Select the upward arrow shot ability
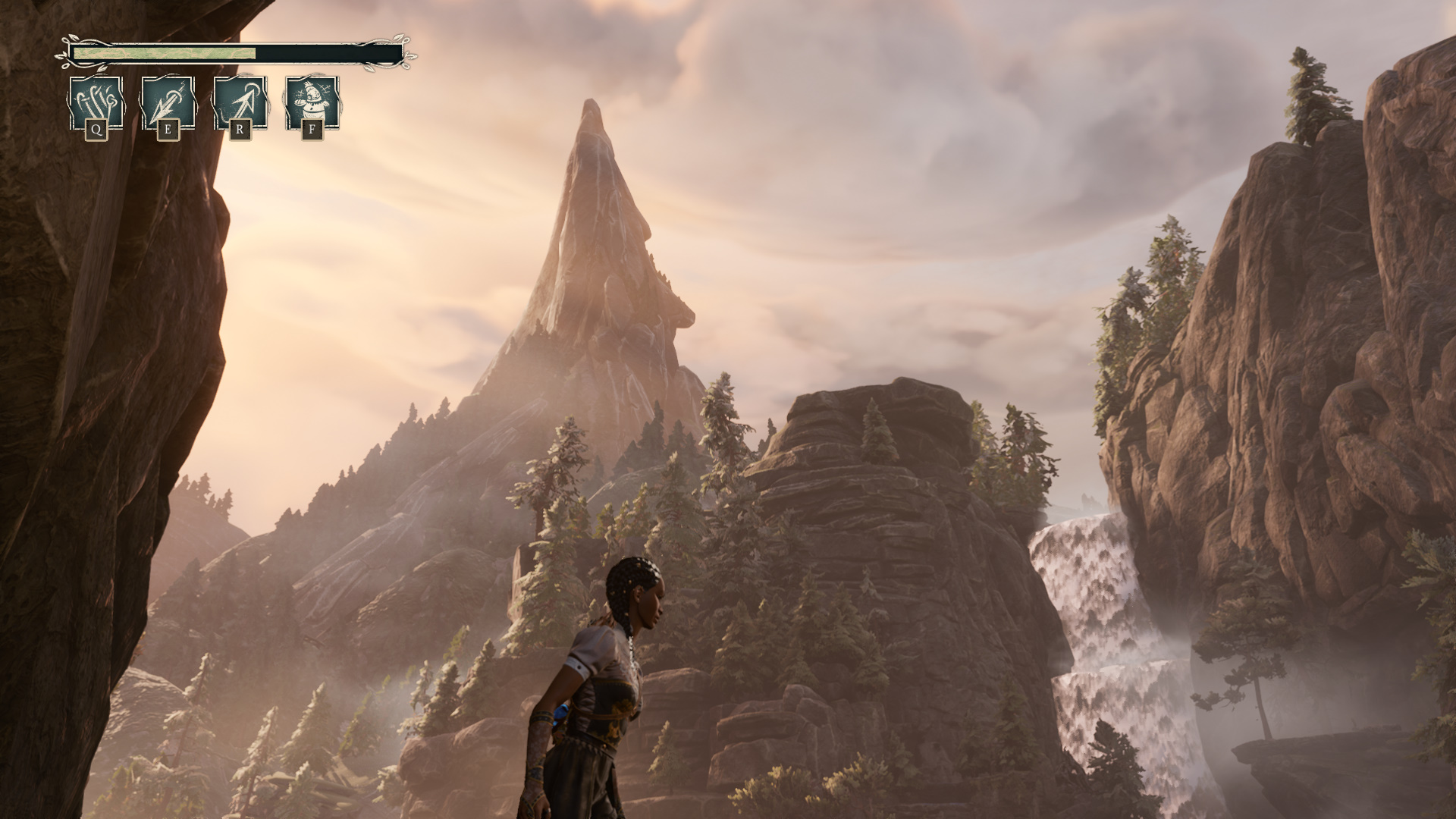The width and height of the screenshot is (1456, 819). (240, 103)
